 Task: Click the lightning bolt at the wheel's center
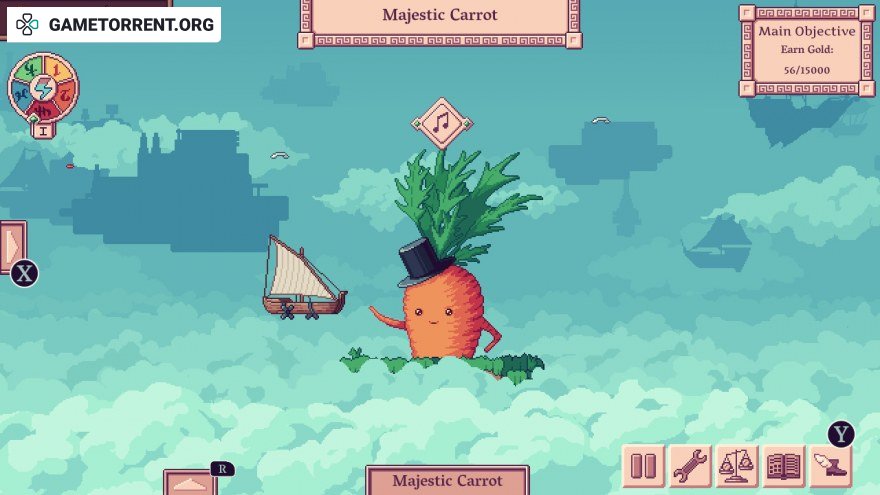click(x=44, y=90)
